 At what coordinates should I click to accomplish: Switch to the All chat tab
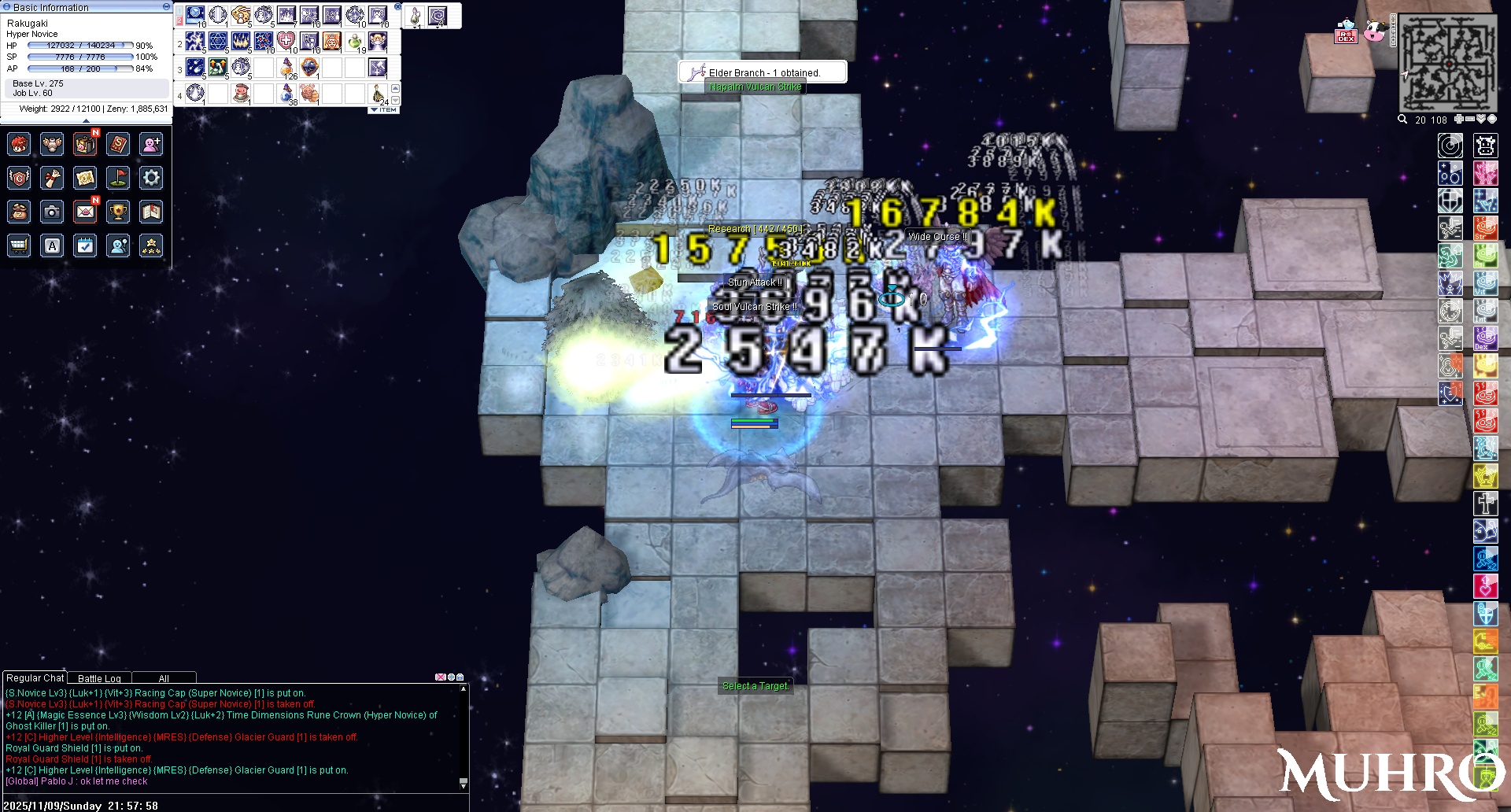click(x=164, y=678)
